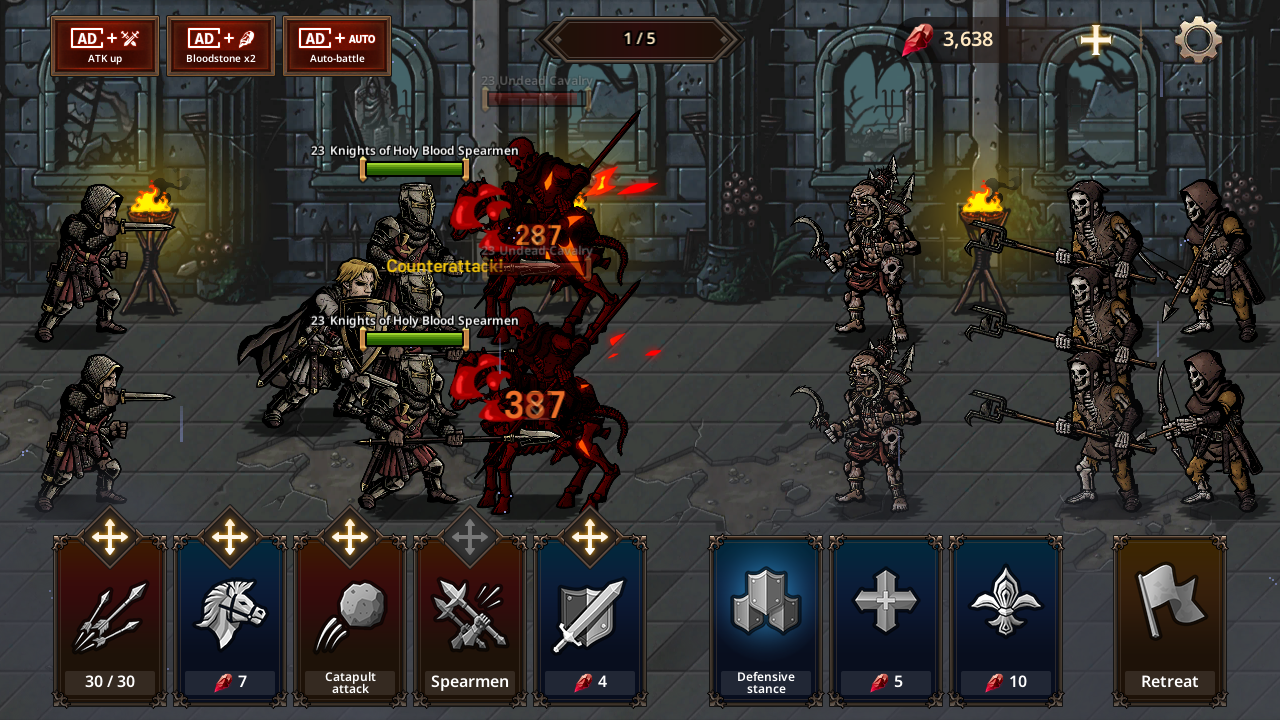Enable the Auto-battle ad option

(337, 46)
